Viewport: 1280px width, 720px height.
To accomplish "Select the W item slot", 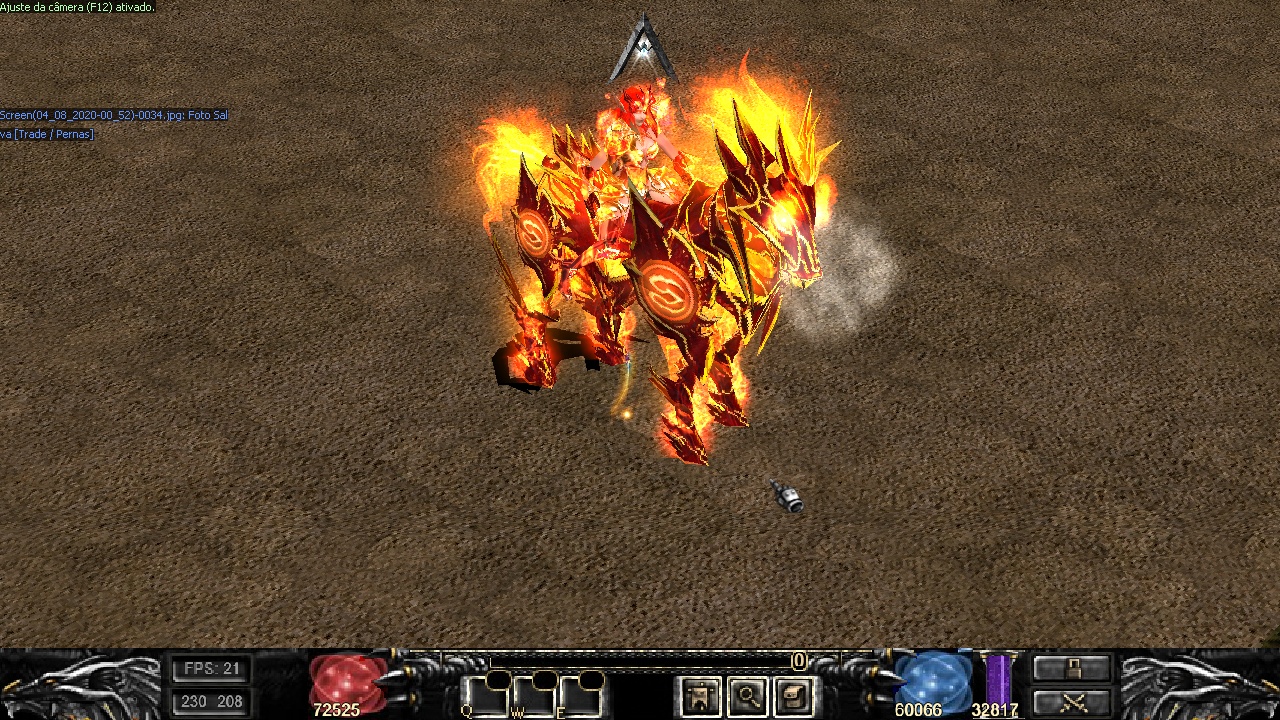I will [535, 697].
